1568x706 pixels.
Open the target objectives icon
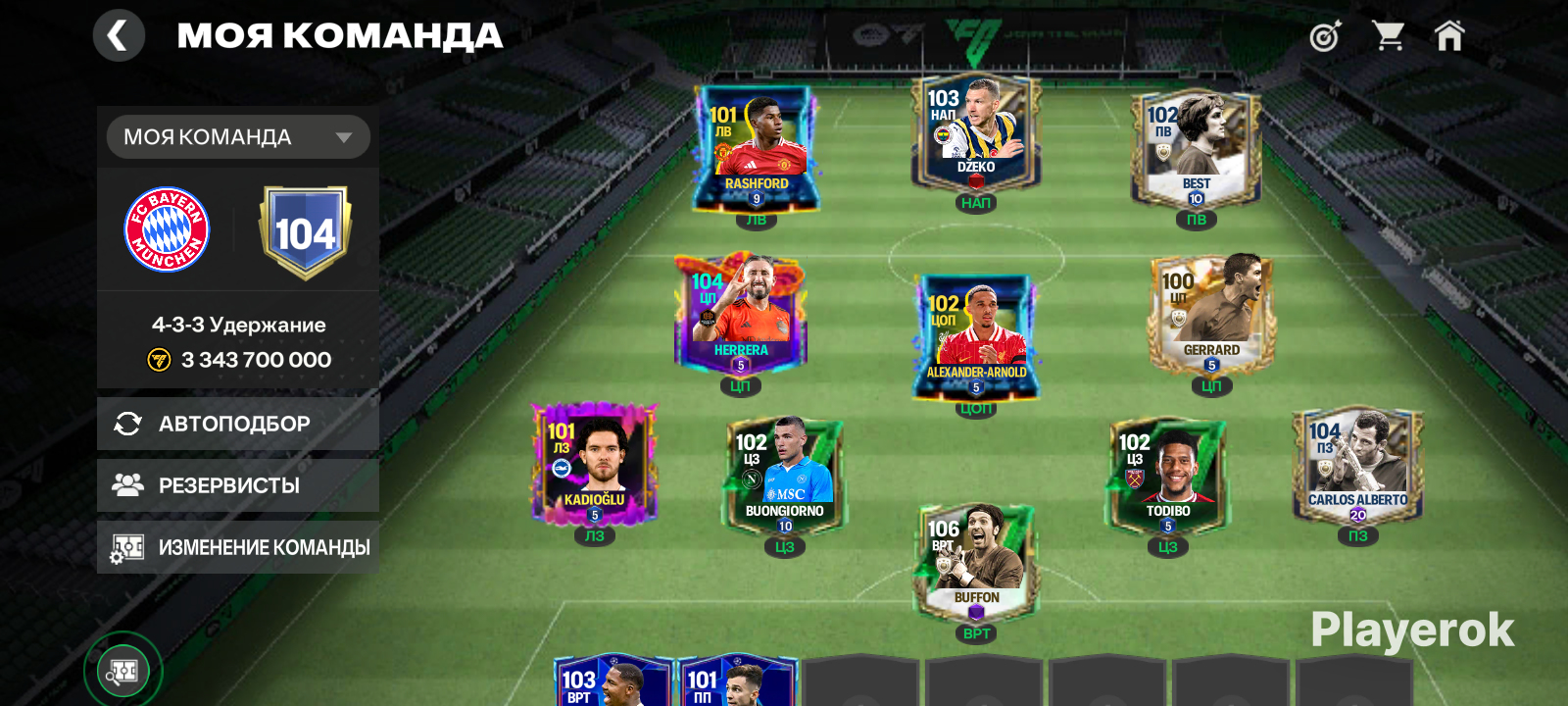coord(1325,37)
